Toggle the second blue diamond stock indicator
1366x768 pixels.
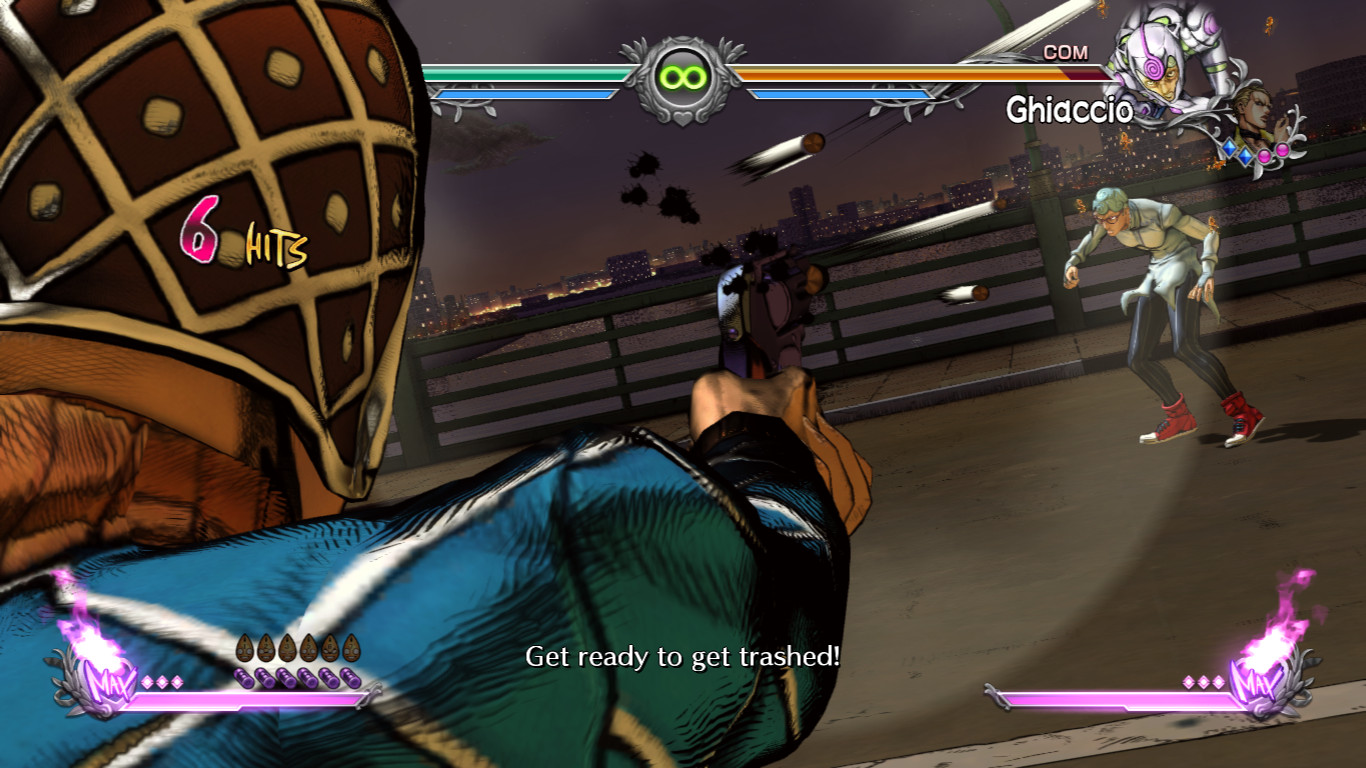tap(1244, 156)
